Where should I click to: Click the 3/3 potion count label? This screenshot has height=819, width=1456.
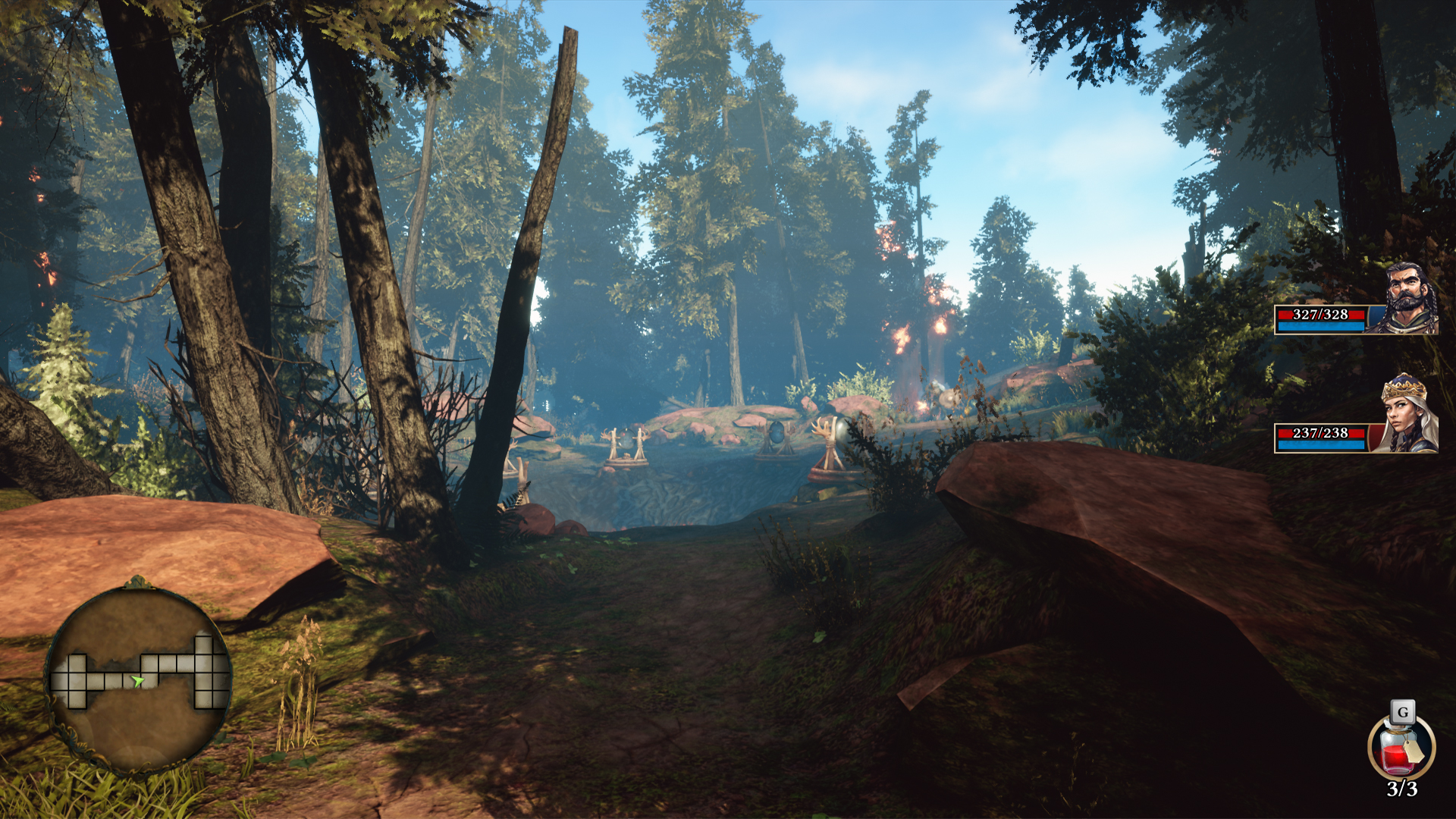[1404, 788]
